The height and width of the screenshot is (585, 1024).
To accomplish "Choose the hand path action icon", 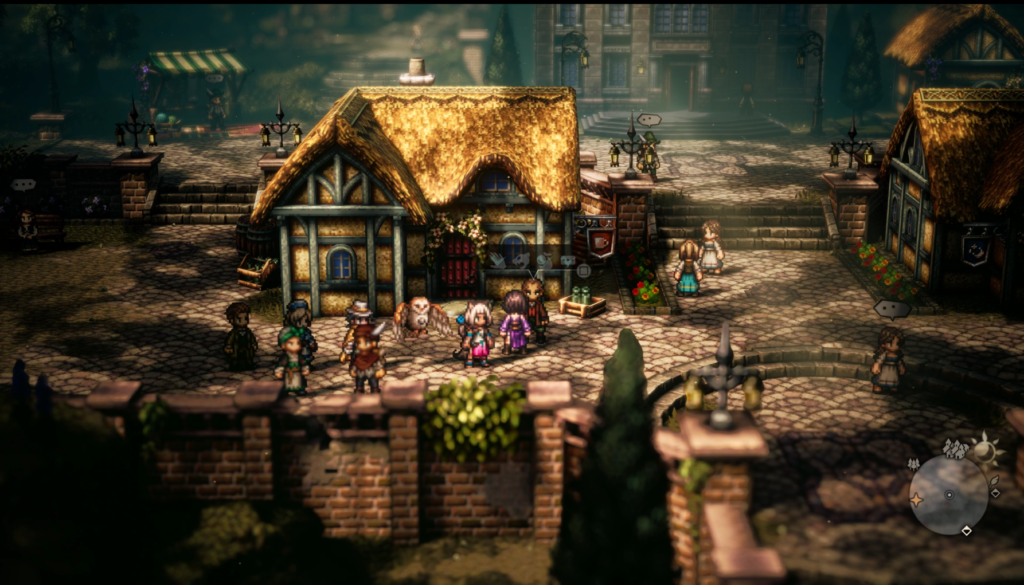I will coord(498,261).
